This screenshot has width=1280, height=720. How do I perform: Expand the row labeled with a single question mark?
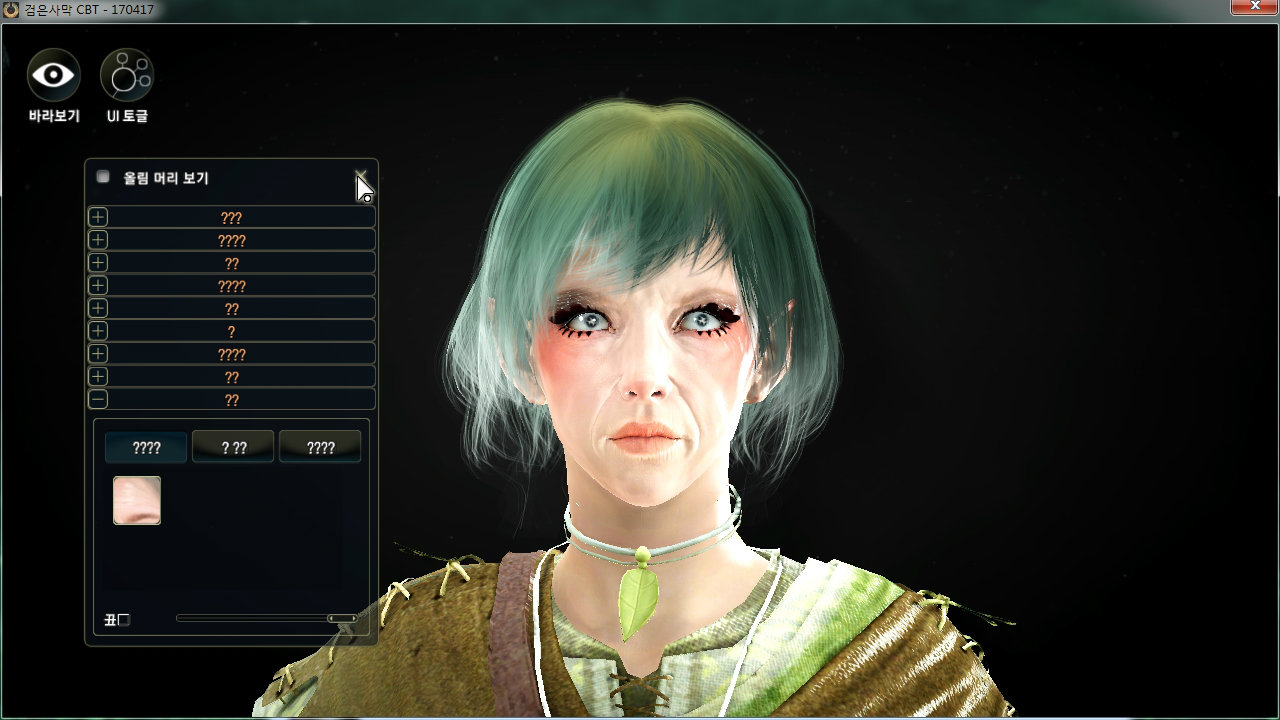pos(98,331)
